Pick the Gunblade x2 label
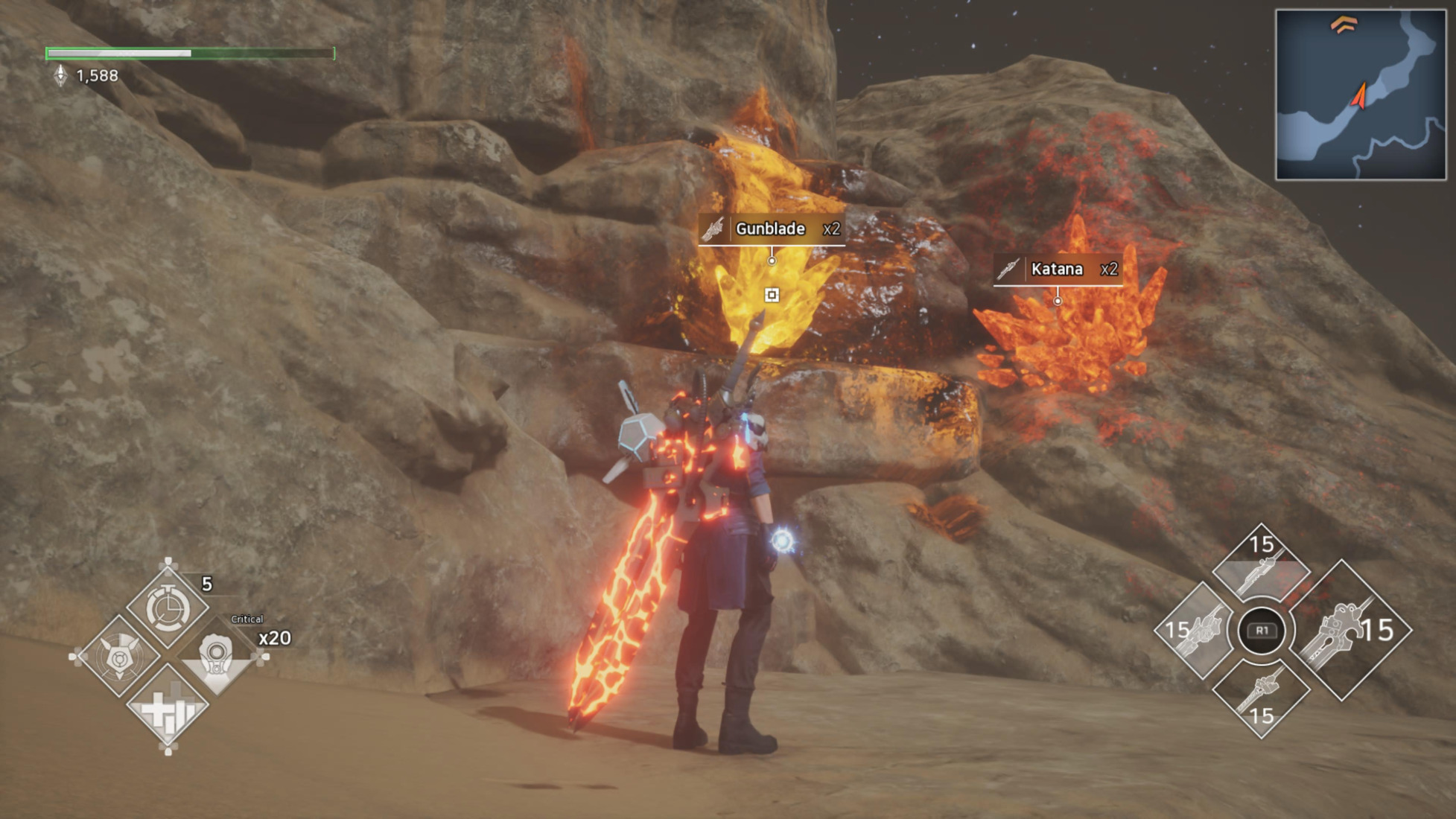The height and width of the screenshot is (819, 1456). 772,229
